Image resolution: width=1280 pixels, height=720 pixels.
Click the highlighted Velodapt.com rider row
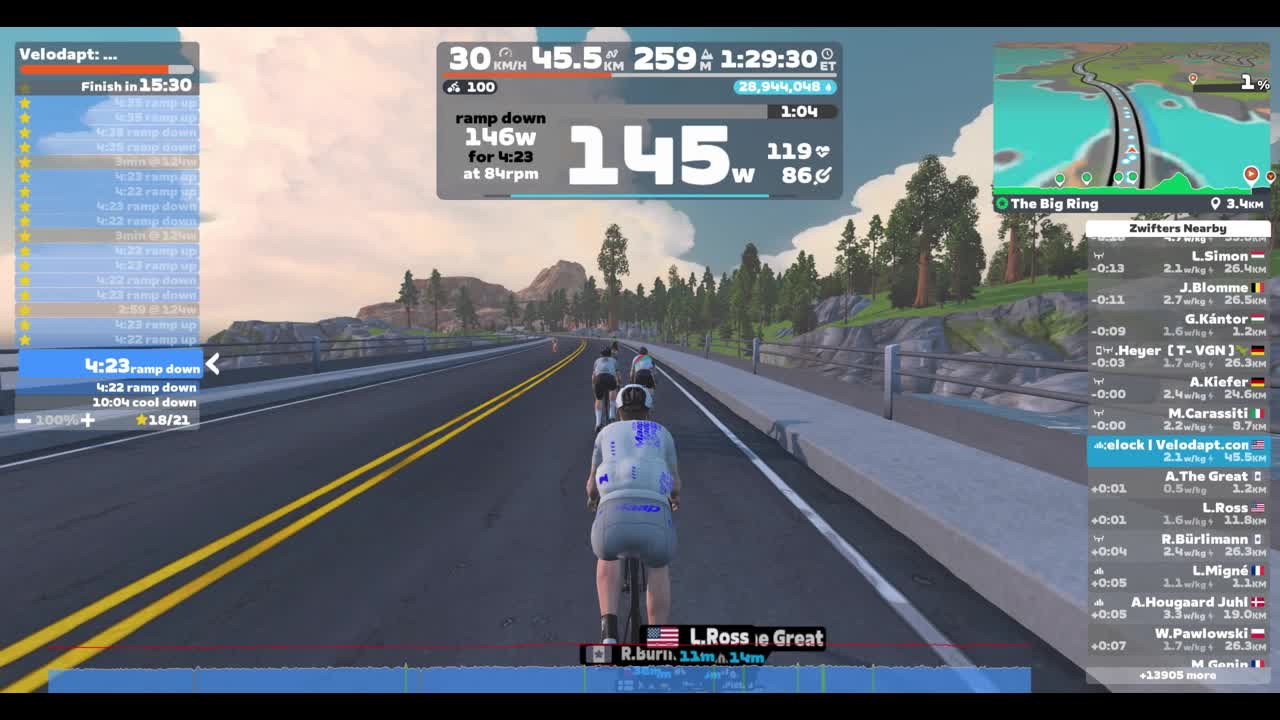tap(1178, 451)
